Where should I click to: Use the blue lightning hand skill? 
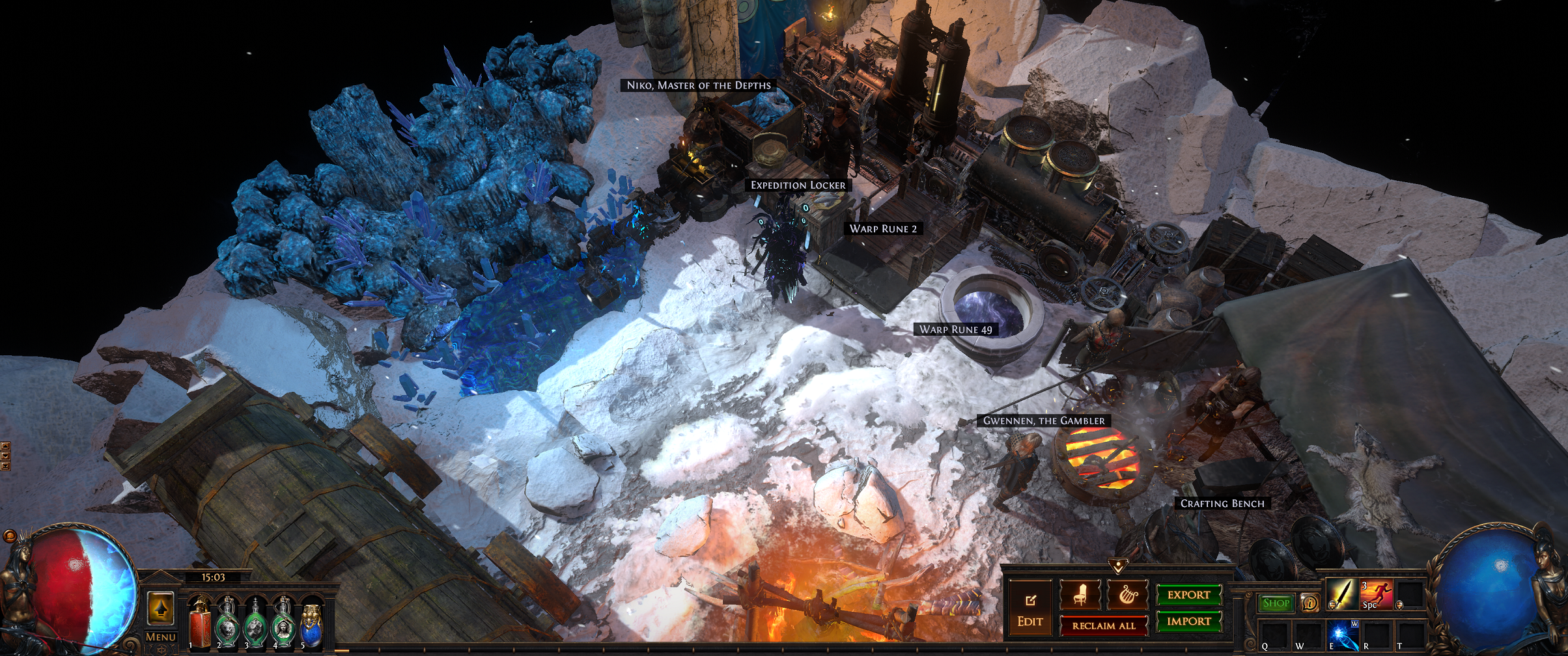[1342, 634]
